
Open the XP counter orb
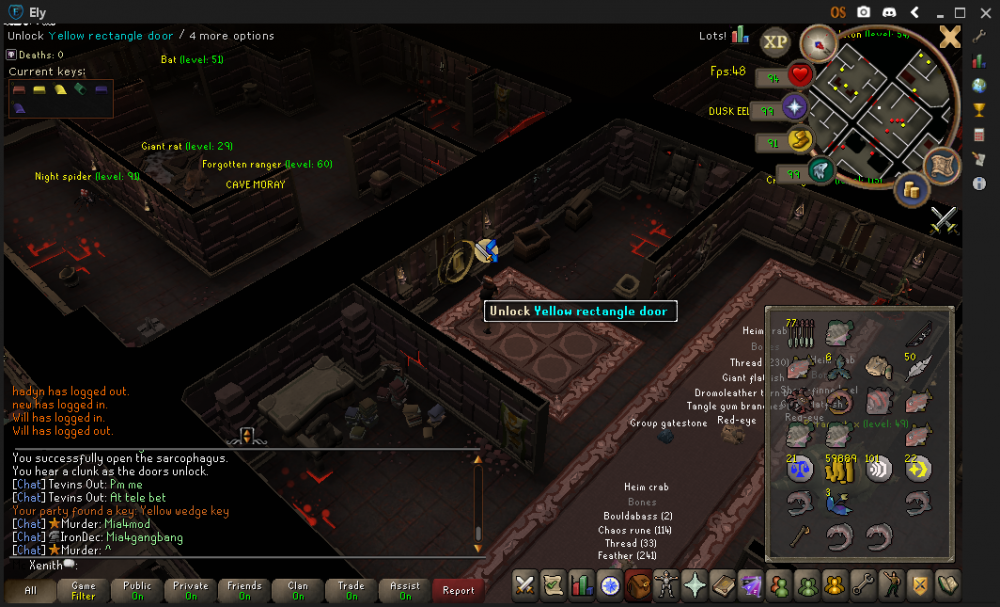[775, 41]
